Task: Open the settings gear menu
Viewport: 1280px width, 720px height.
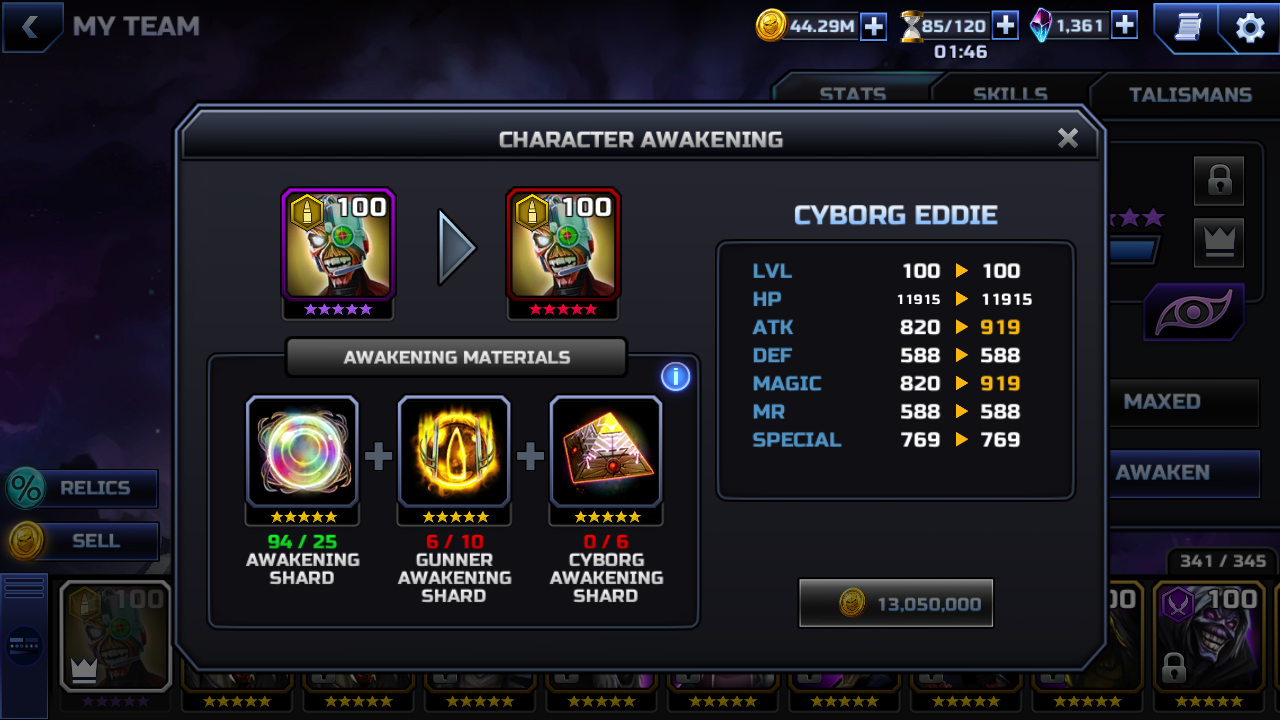Action: (1250, 28)
